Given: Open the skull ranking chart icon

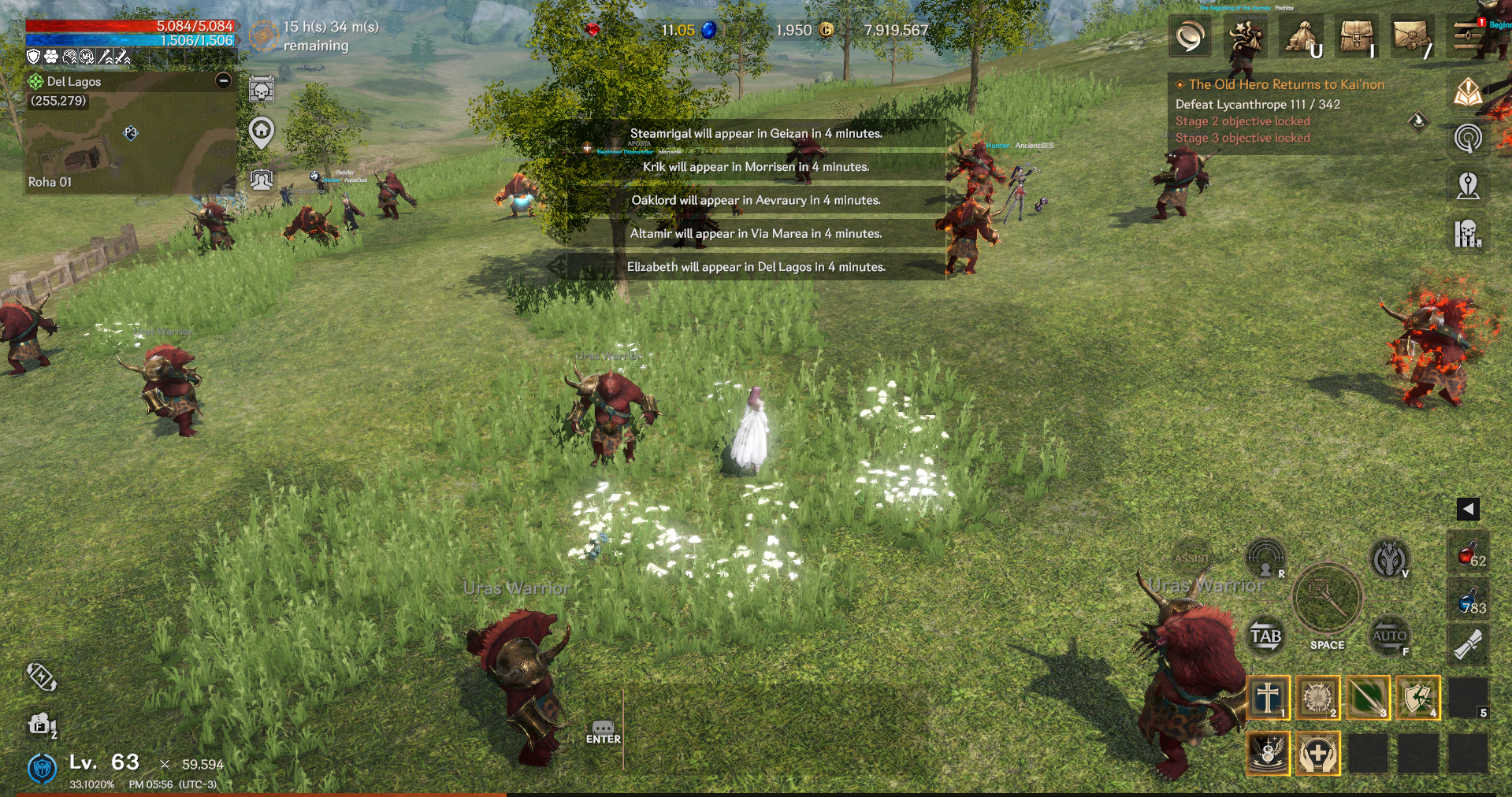Looking at the screenshot, I should tap(1468, 233).
